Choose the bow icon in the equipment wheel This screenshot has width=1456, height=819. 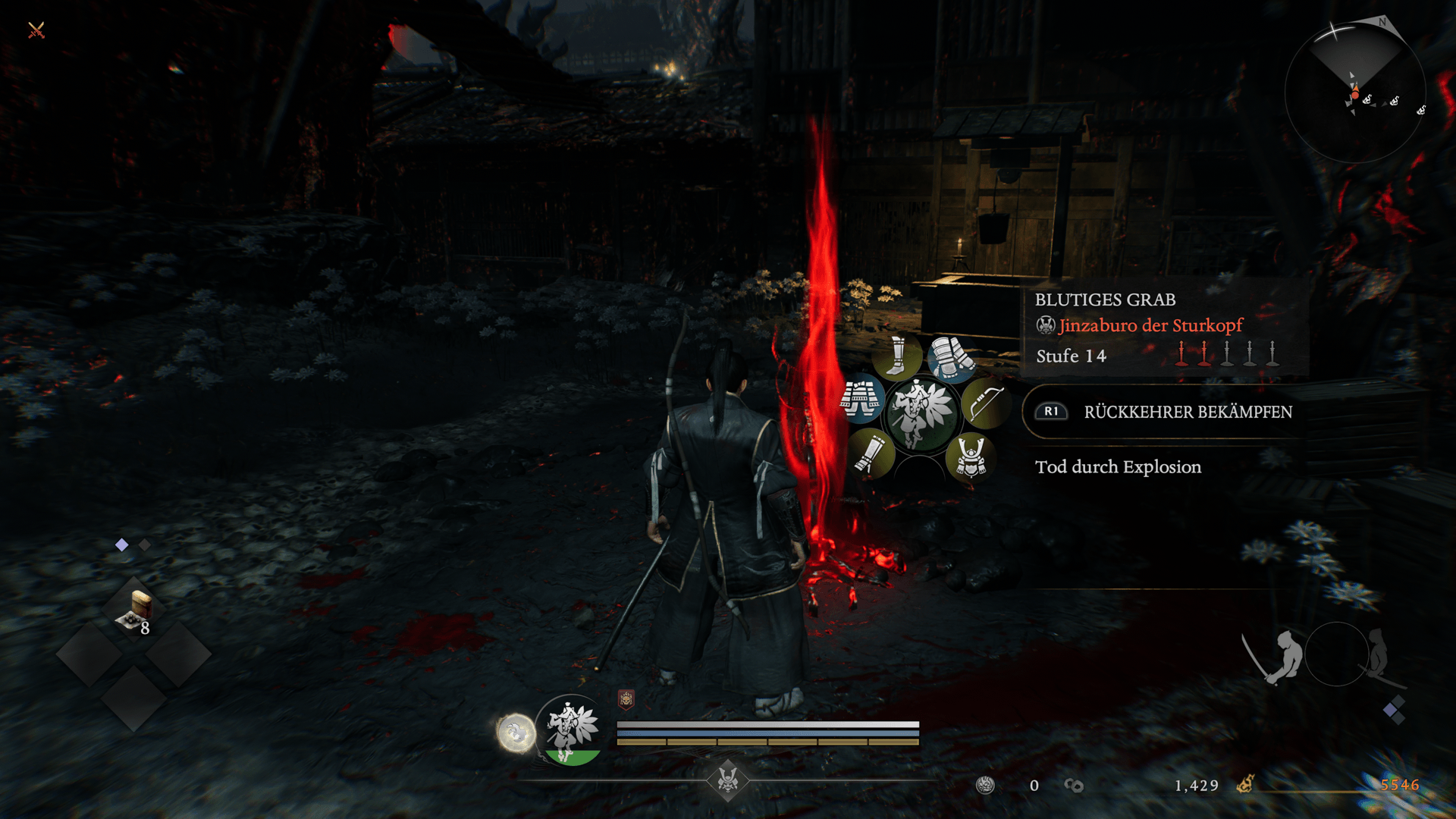[x=985, y=404]
